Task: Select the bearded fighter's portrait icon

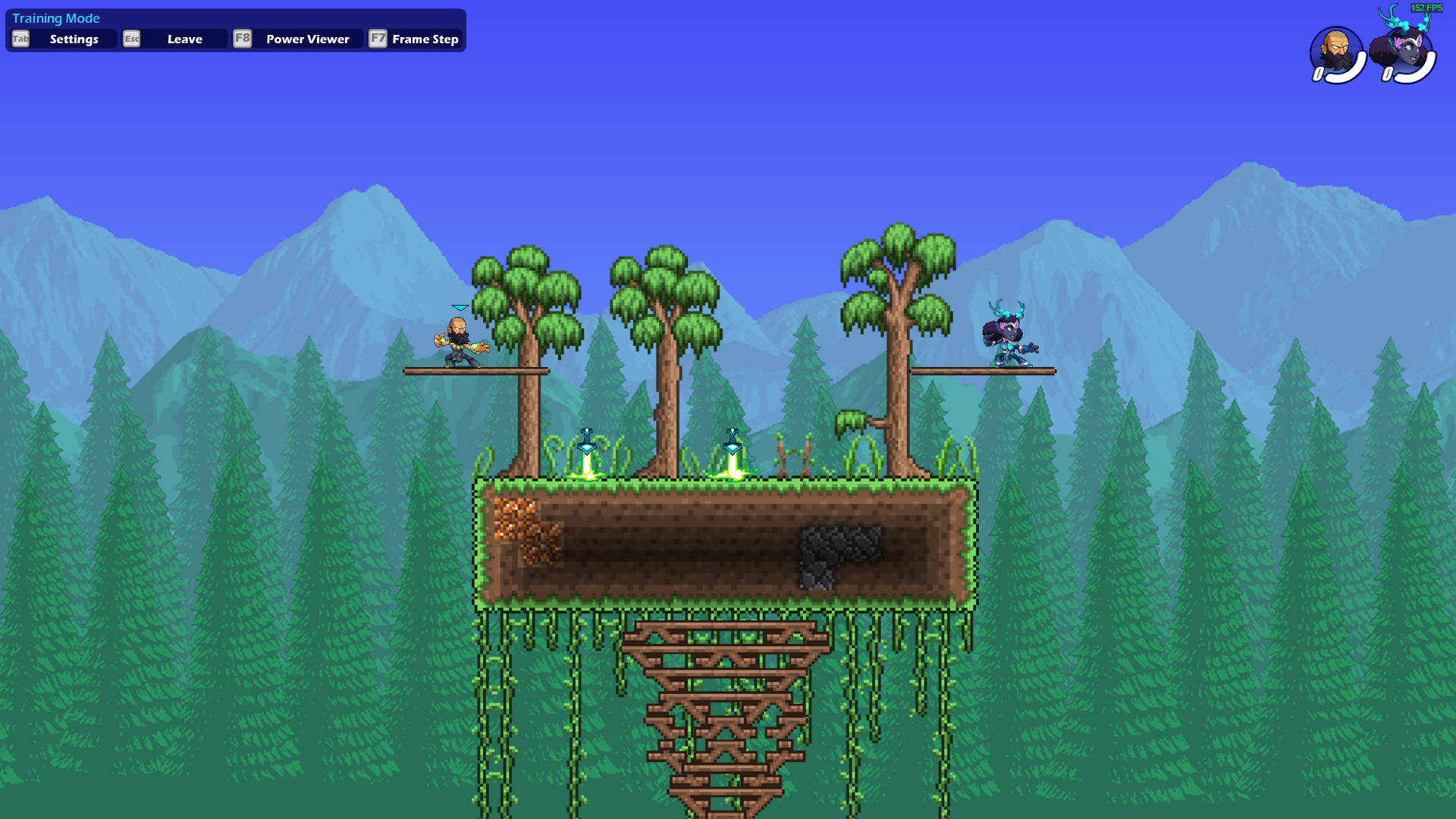Action: click(1335, 48)
